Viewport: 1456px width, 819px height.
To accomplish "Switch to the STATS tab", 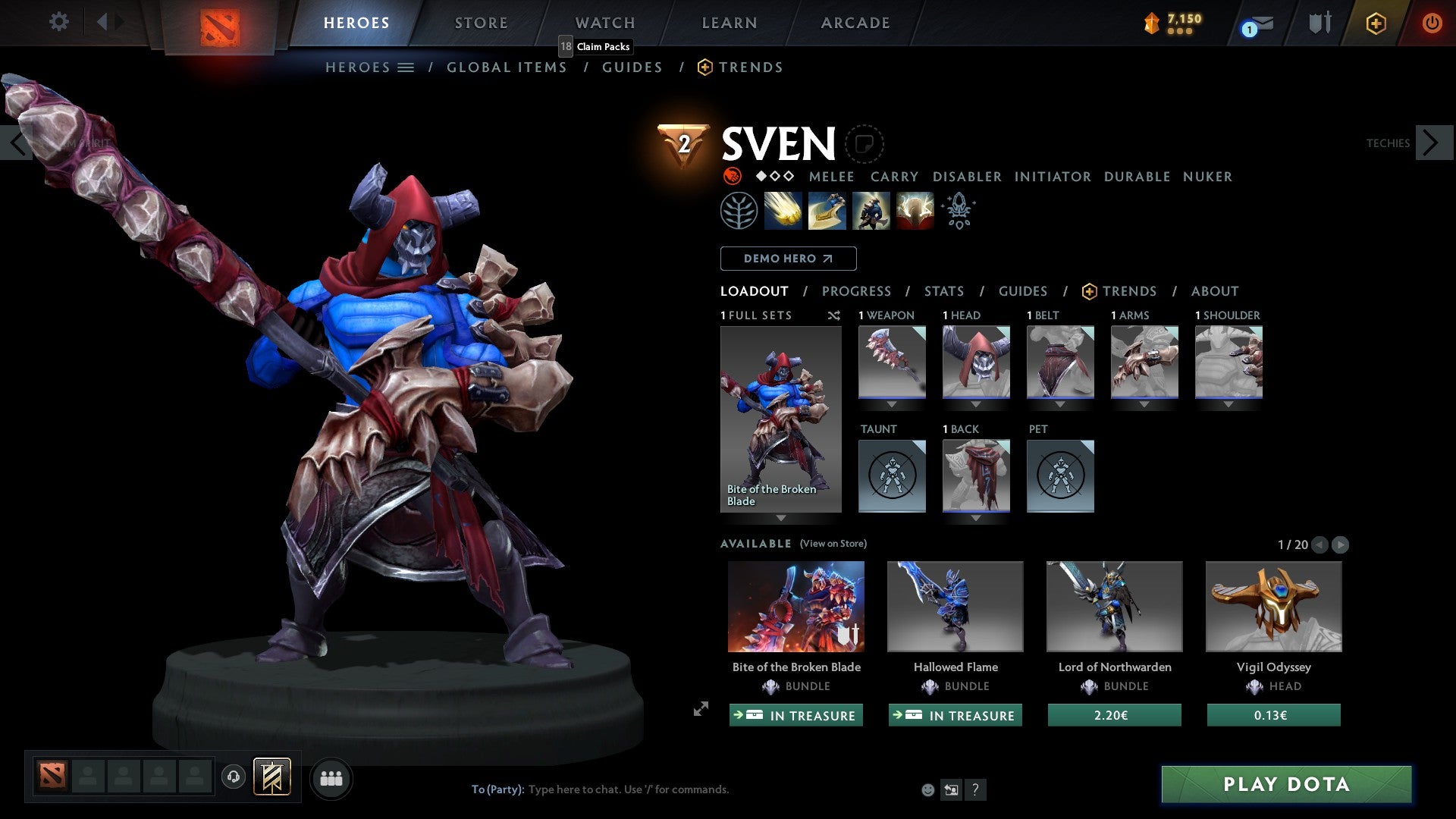I will point(943,291).
